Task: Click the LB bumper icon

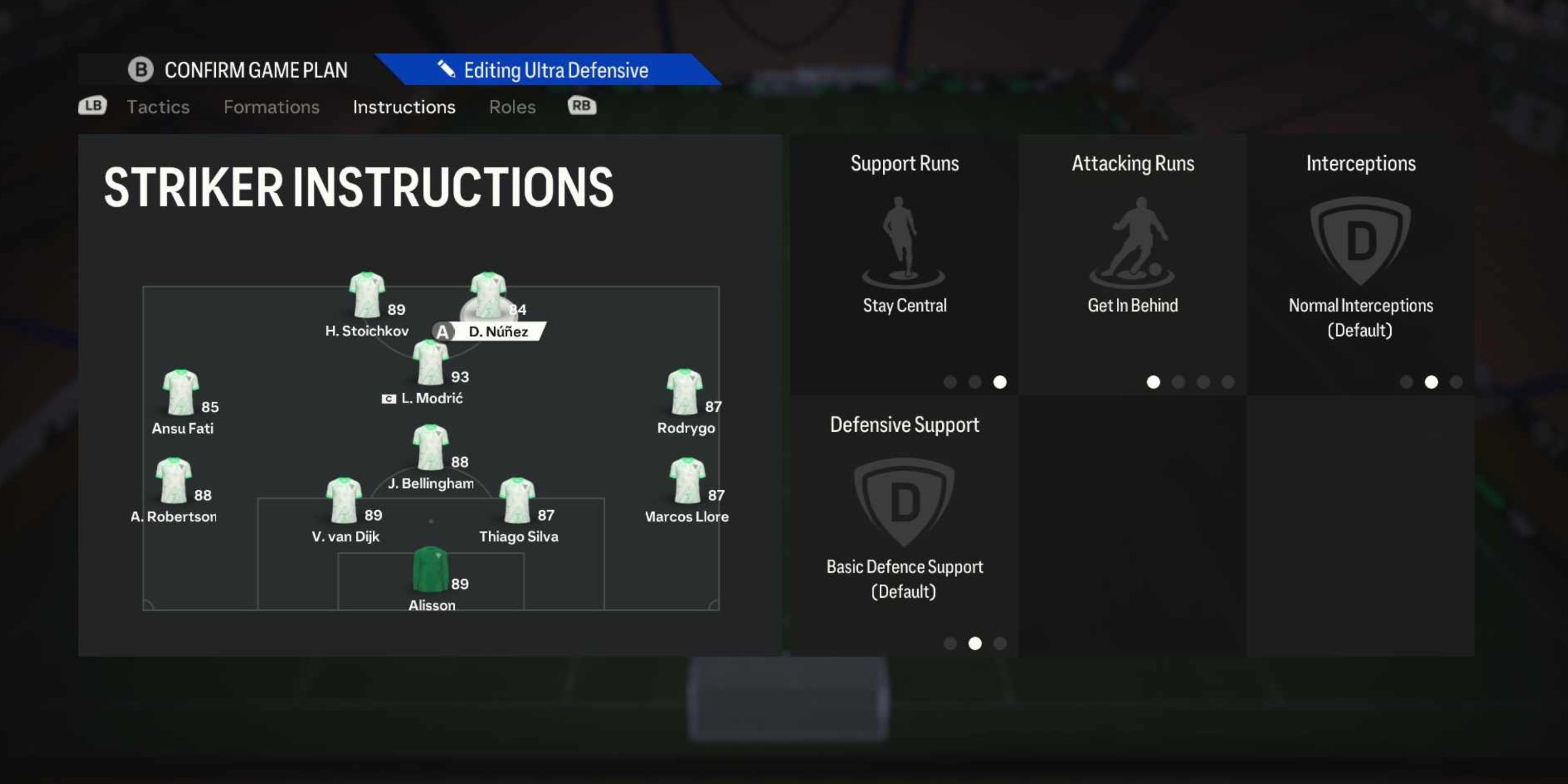Action: [92, 106]
